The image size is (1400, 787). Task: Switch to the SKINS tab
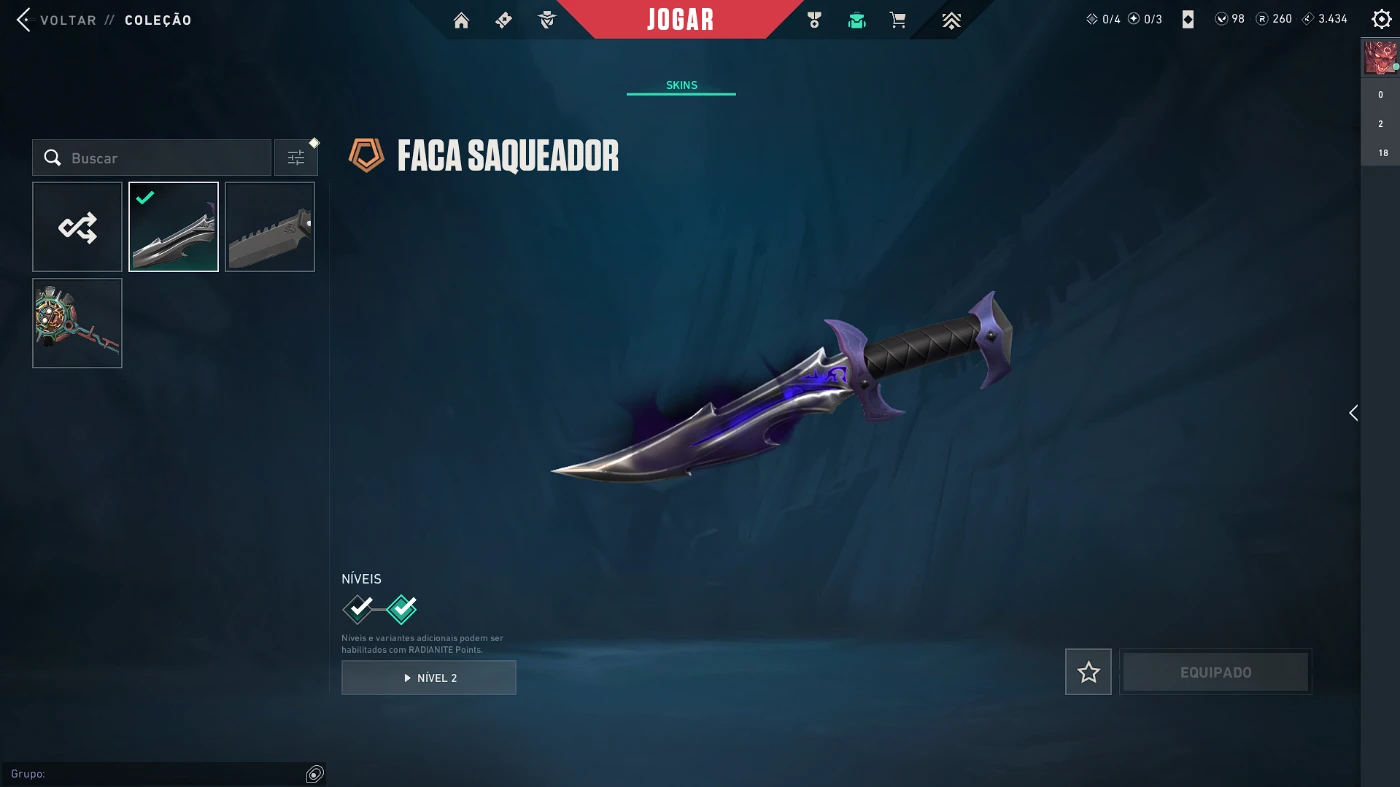point(681,85)
